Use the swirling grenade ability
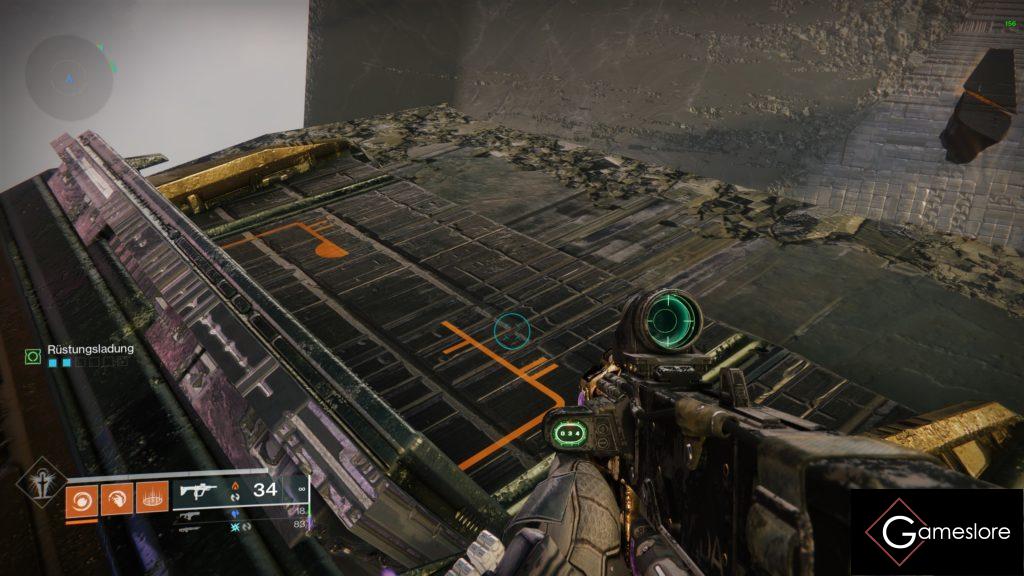 click(x=83, y=497)
